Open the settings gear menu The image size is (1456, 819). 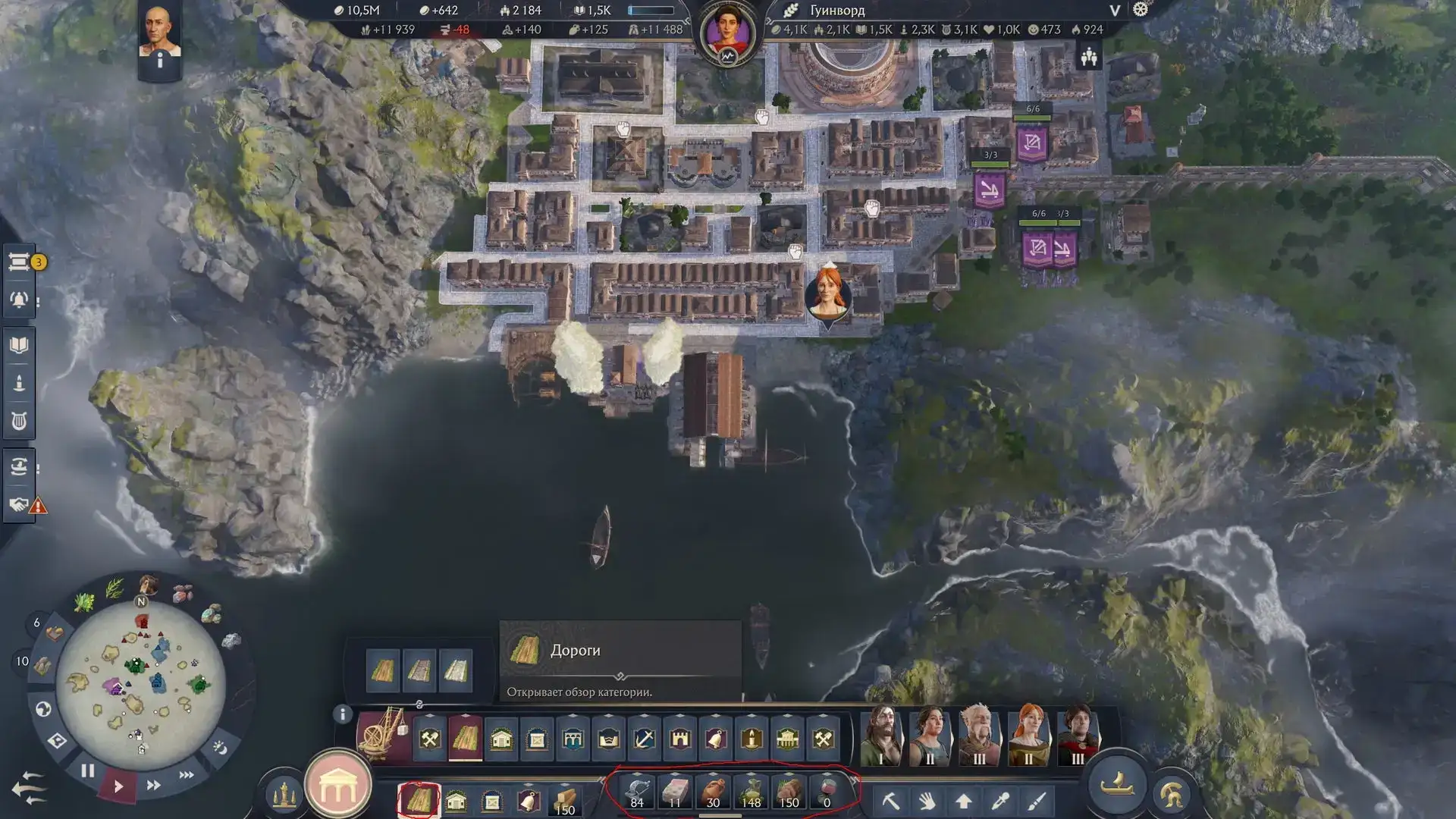[x=1141, y=10]
